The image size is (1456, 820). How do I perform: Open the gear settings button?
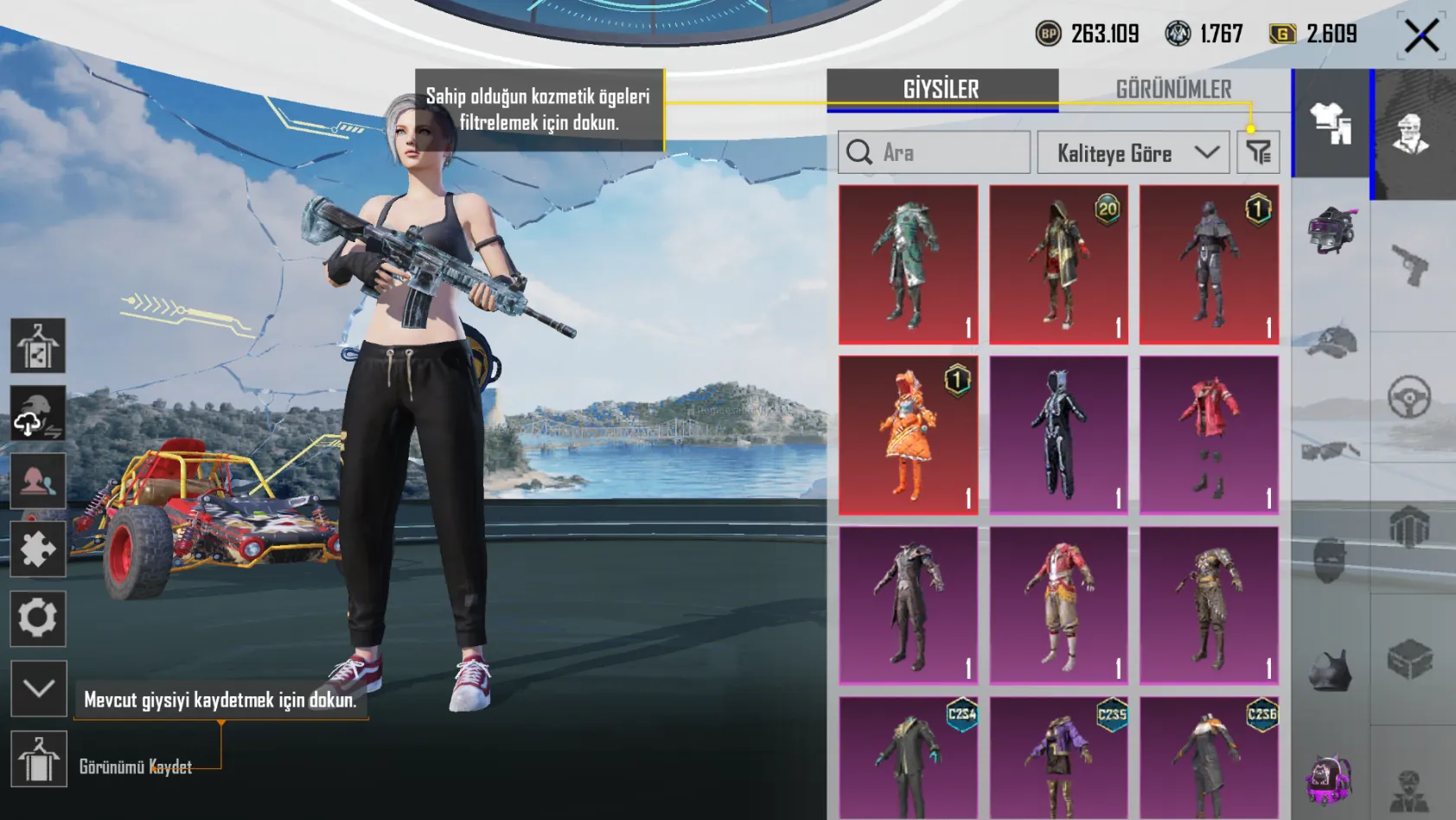point(38,618)
